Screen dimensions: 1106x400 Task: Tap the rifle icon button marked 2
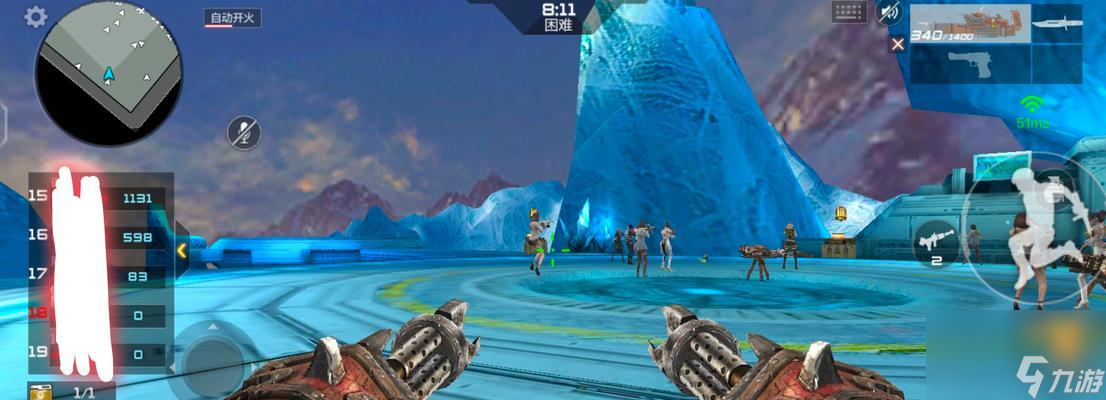[936, 244]
